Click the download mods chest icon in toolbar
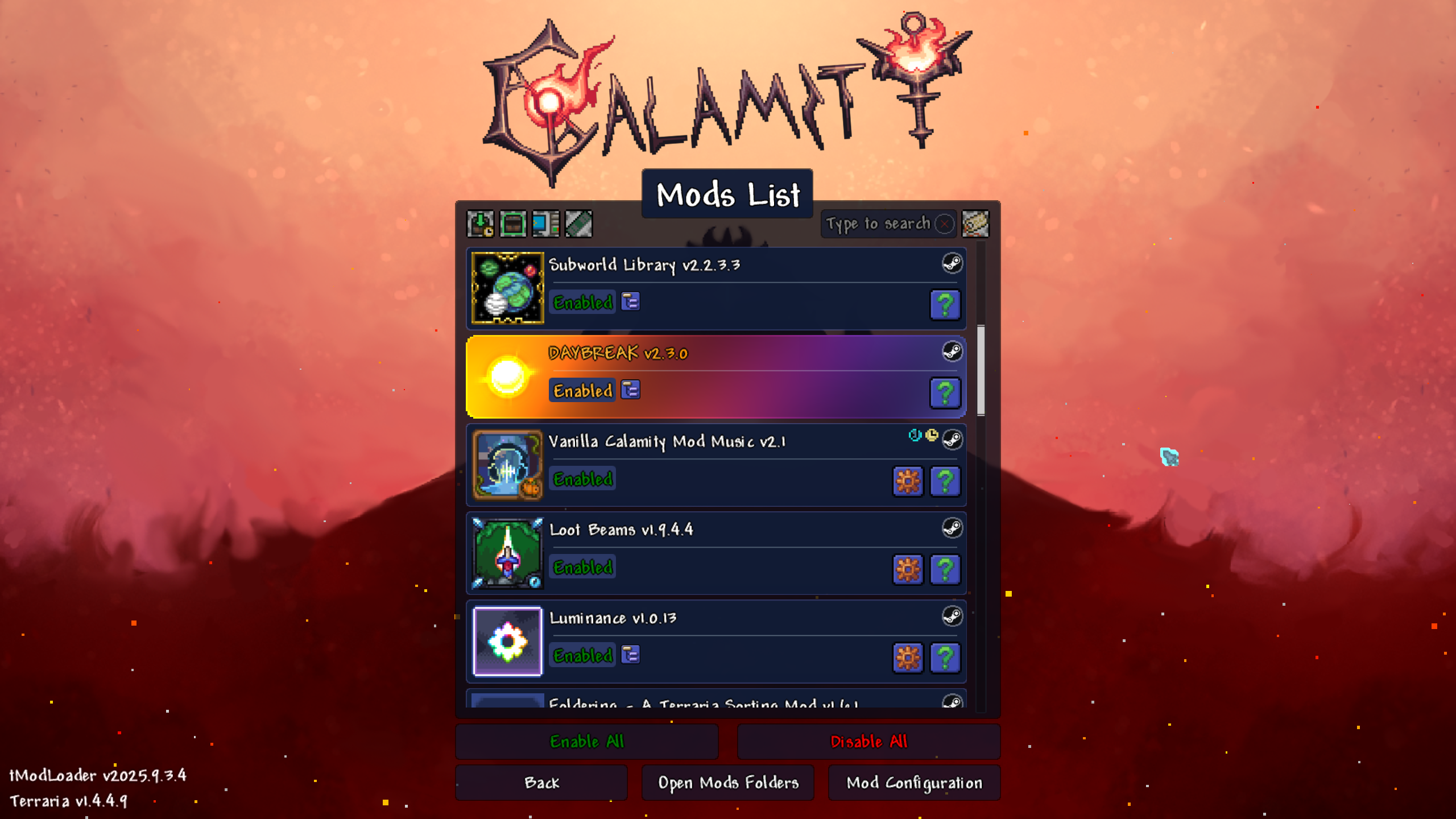1456x819 pixels. 479,225
